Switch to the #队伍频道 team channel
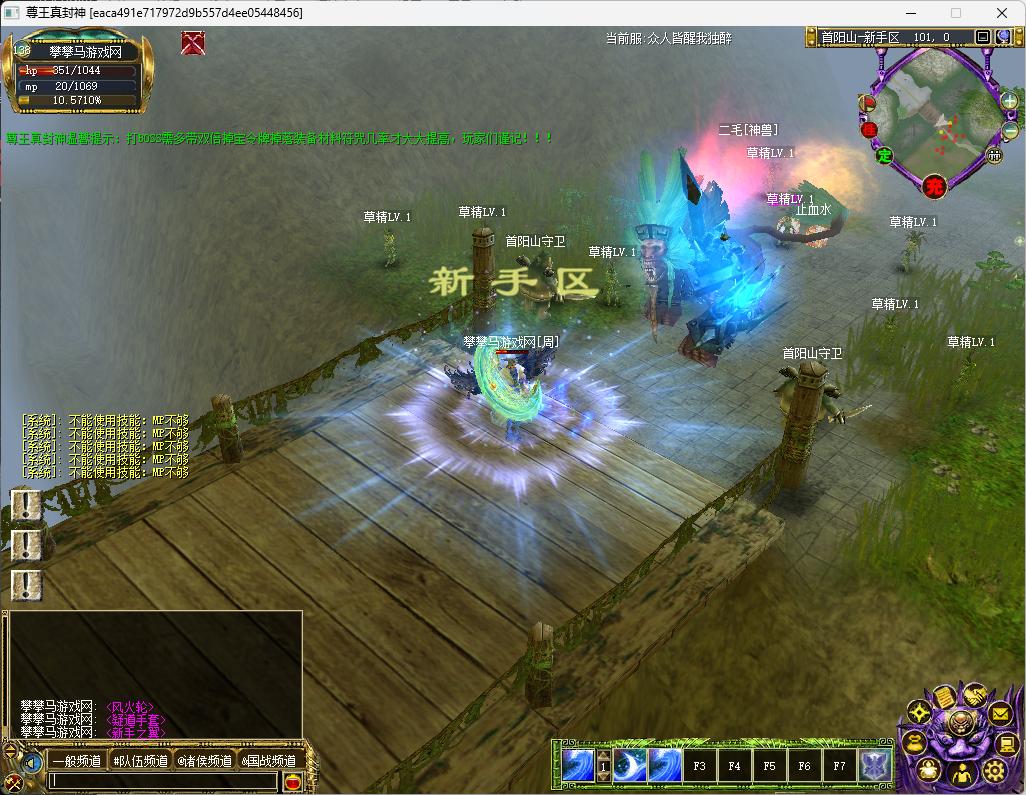This screenshot has height=795, width=1026. click(x=141, y=761)
